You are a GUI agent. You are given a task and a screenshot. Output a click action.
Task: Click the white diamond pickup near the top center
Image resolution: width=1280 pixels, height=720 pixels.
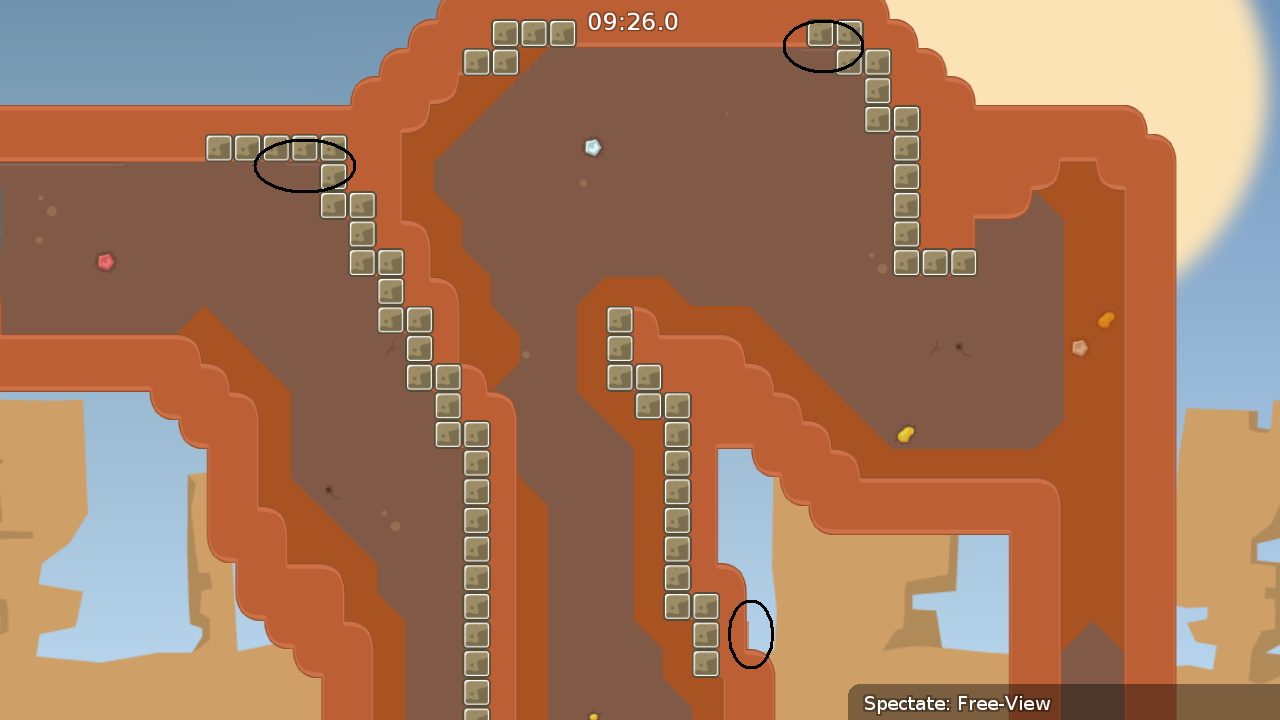tap(591, 147)
